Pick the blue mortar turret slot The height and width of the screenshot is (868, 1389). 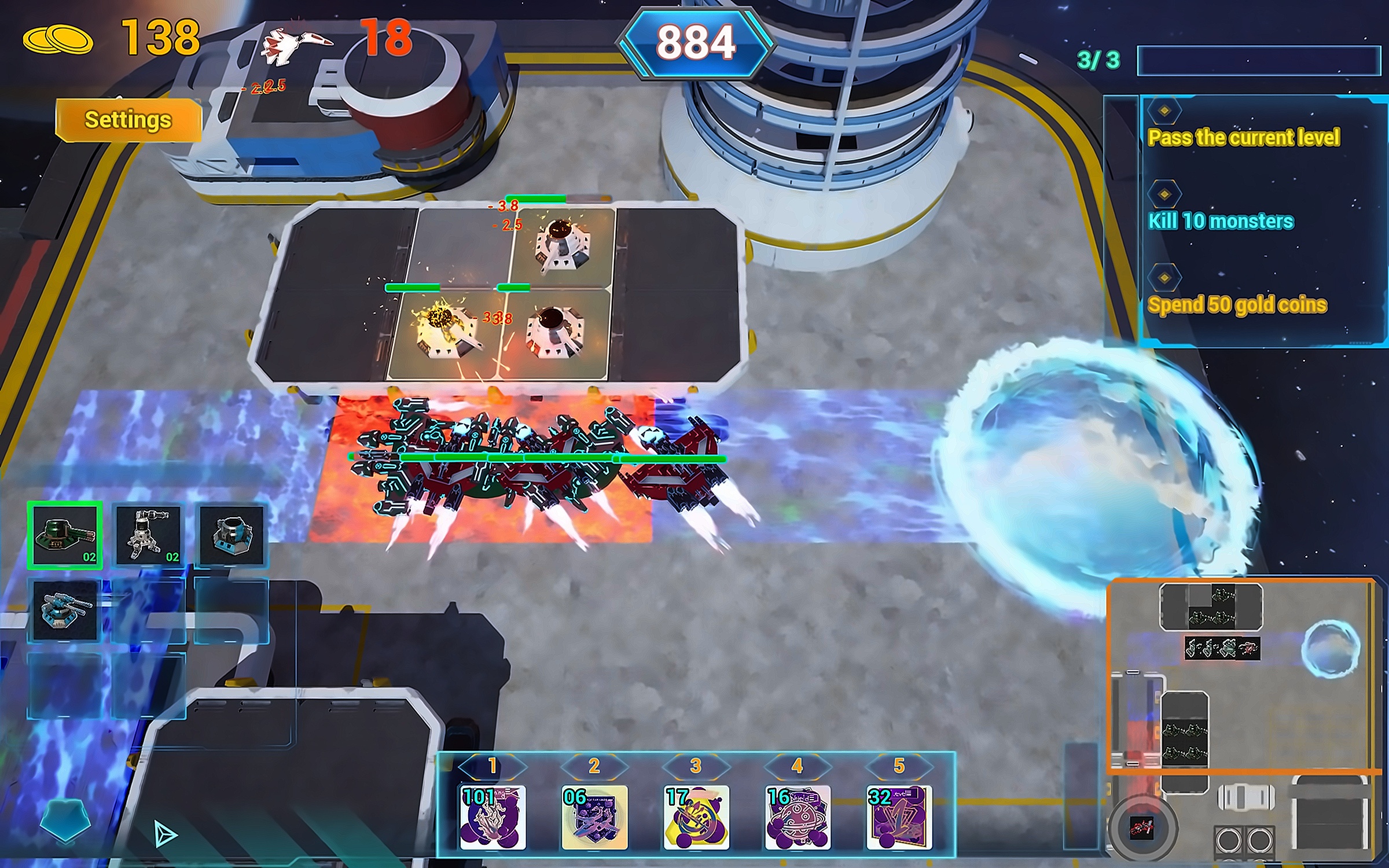231,535
